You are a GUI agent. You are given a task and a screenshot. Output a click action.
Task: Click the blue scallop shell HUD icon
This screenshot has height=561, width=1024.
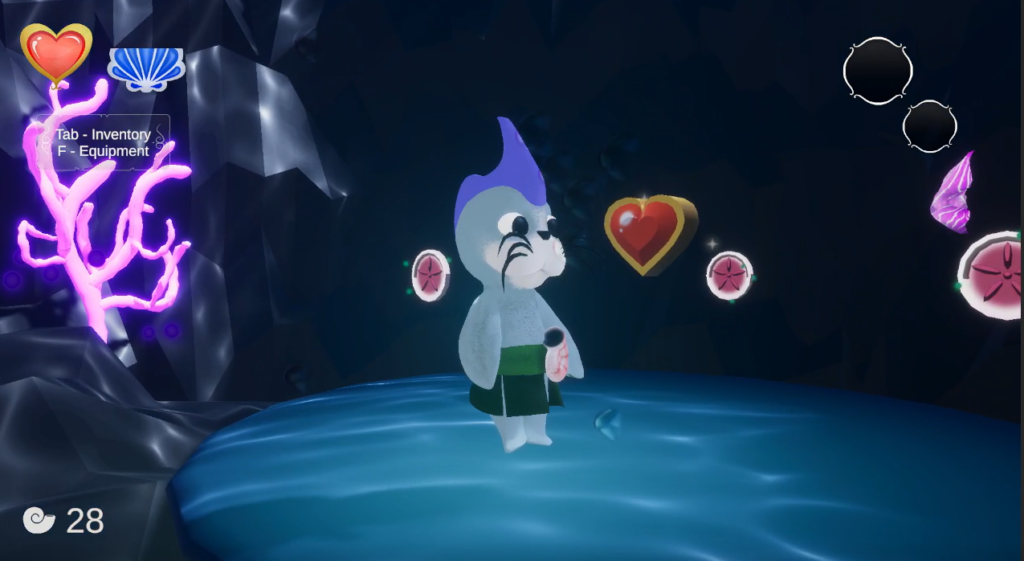click(146, 68)
